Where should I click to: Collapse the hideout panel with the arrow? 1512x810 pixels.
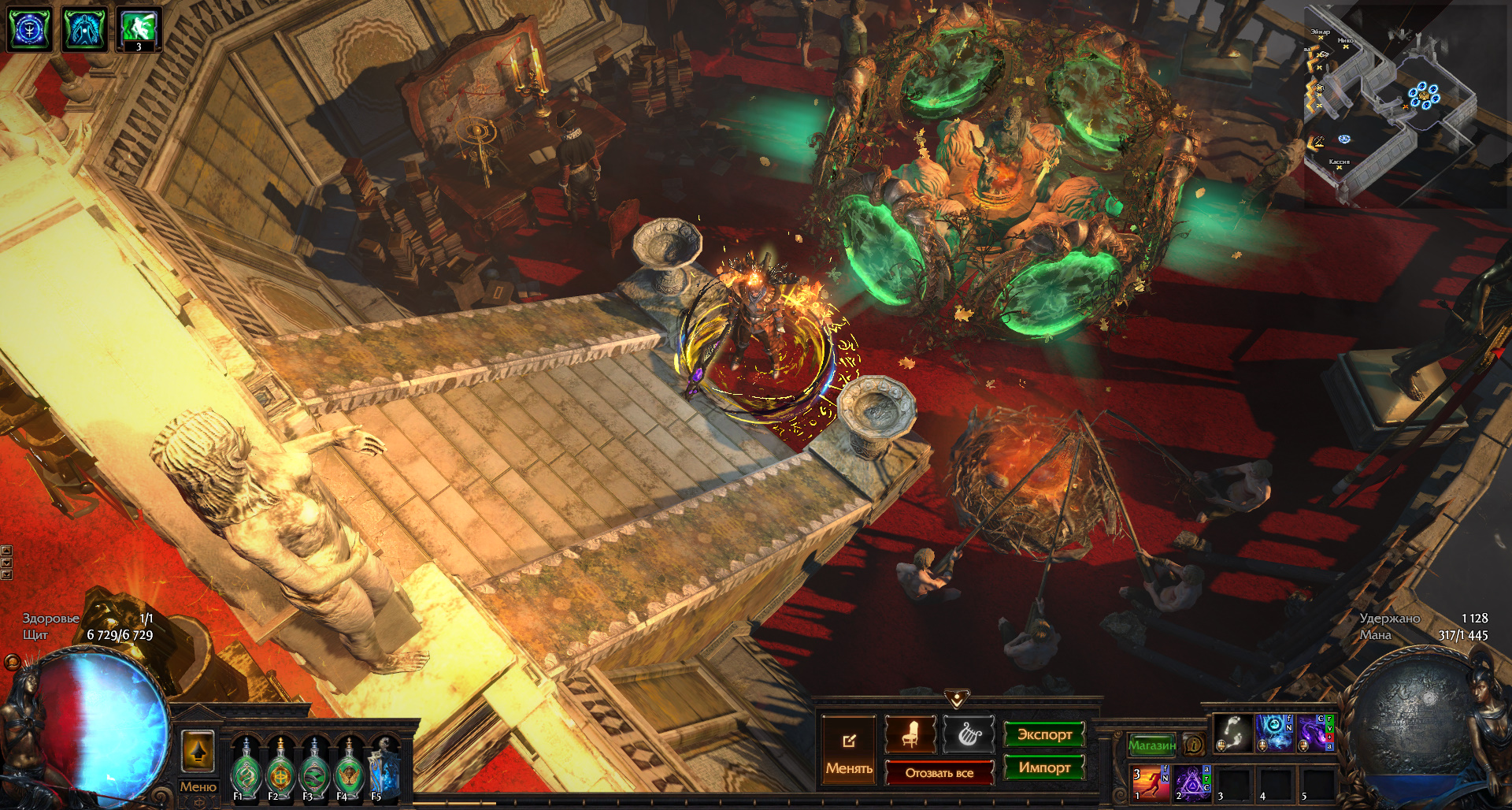click(x=957, y=698)
